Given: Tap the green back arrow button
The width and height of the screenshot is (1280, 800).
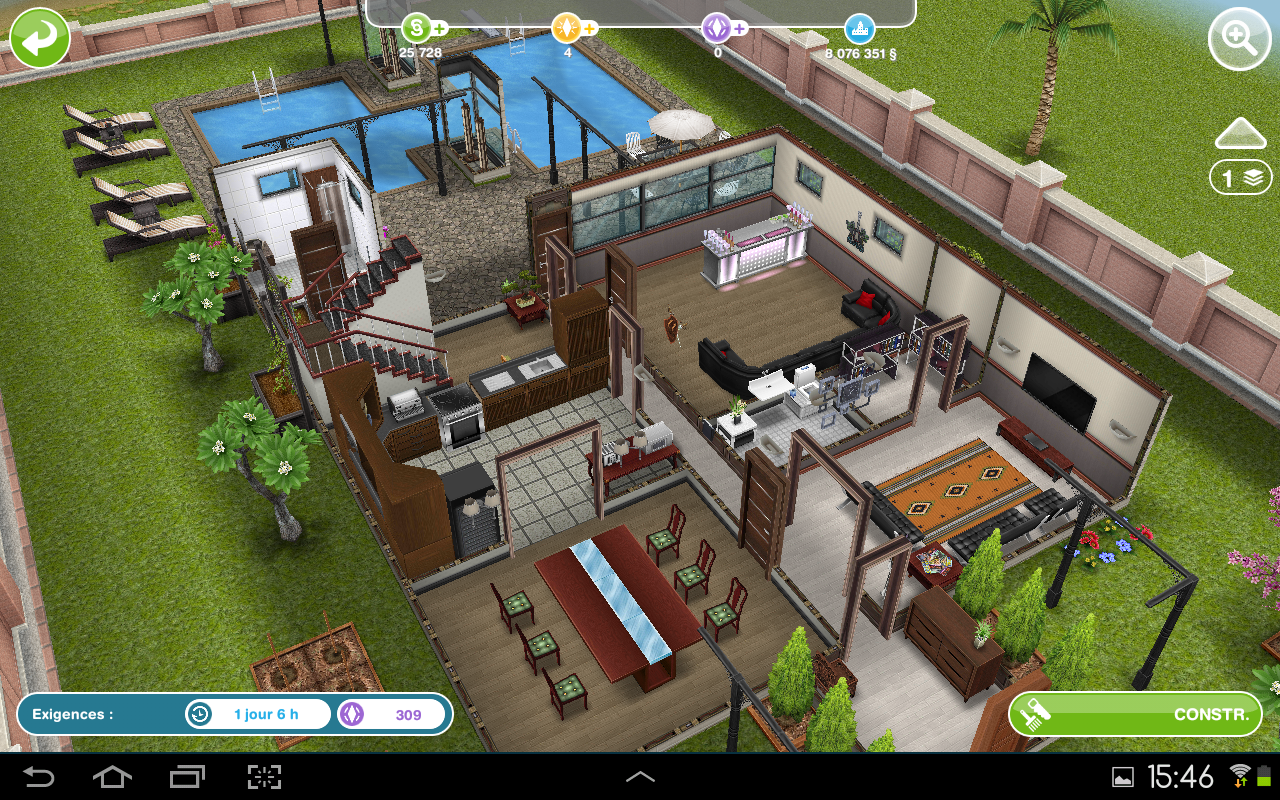Looking at the screenshot, I should tap(40, 38).
